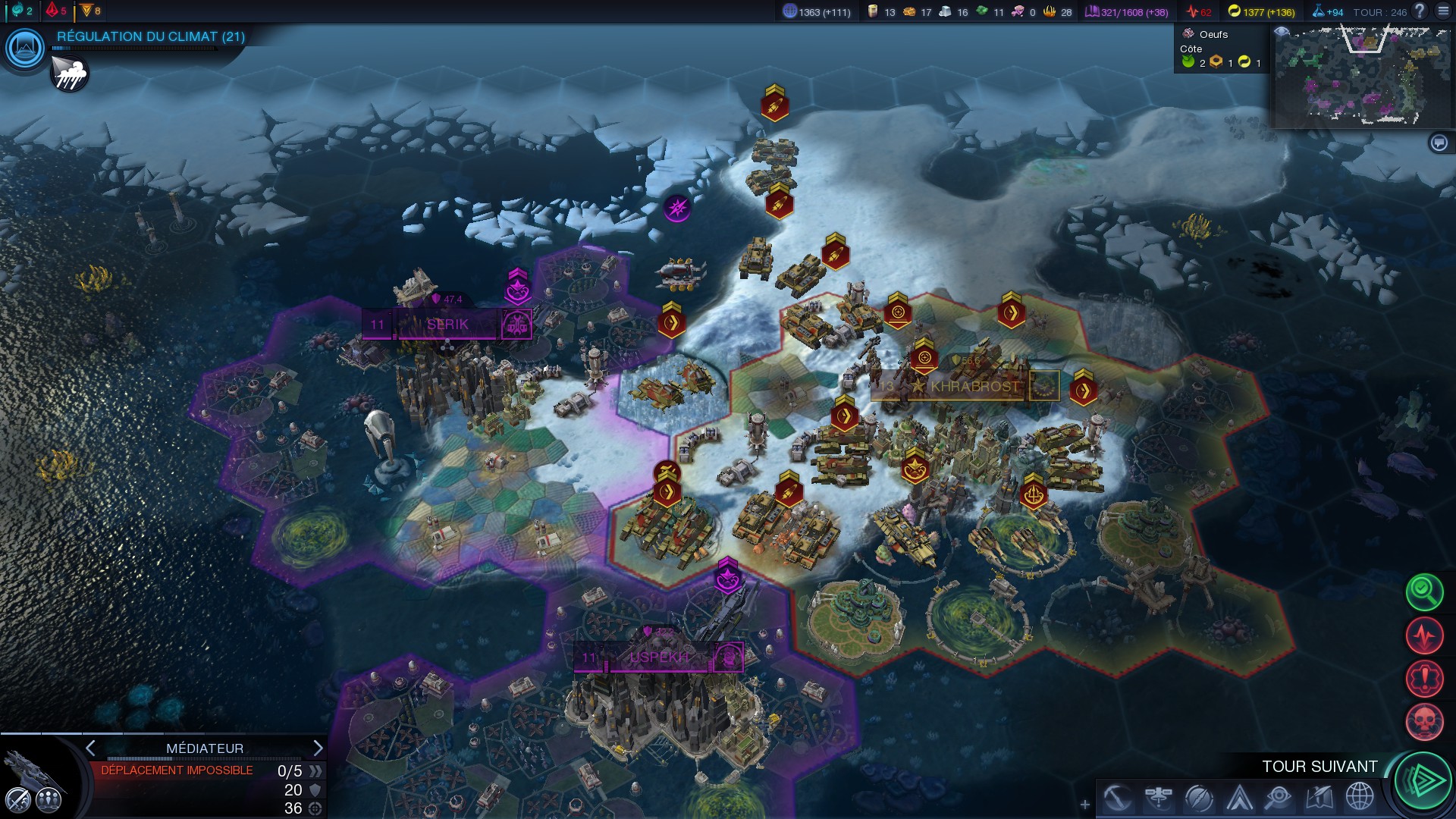Open the covert operations eye-magnifier icon
This screenshot has width=1456, height=819.
click(x=1279, y=798)
